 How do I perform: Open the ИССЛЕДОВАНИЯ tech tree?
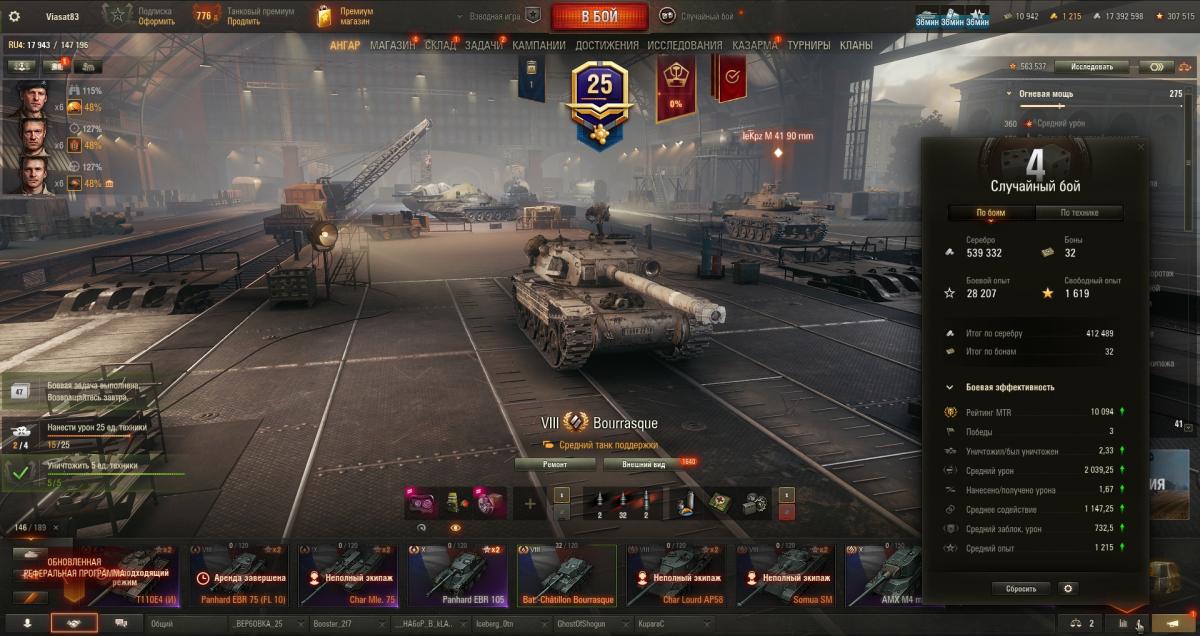point(684,45)
